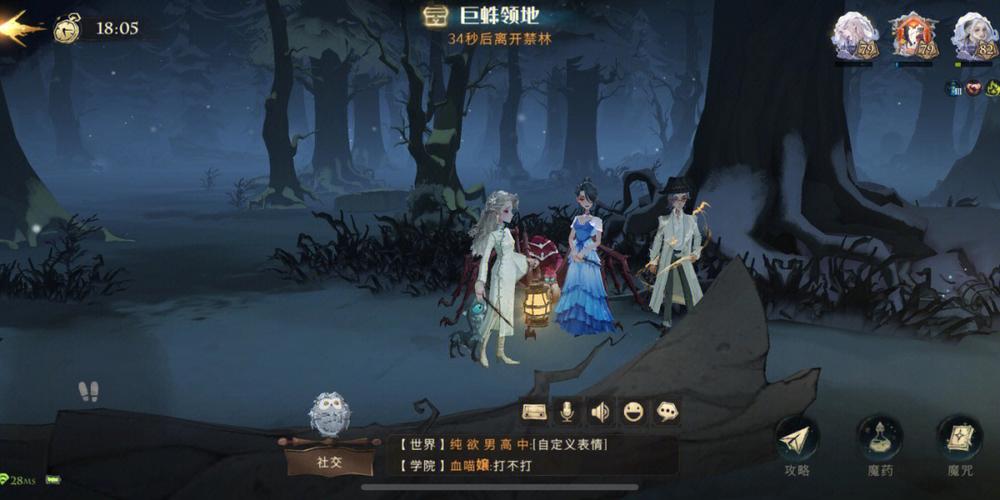Tap the golden back arrow

22,27
